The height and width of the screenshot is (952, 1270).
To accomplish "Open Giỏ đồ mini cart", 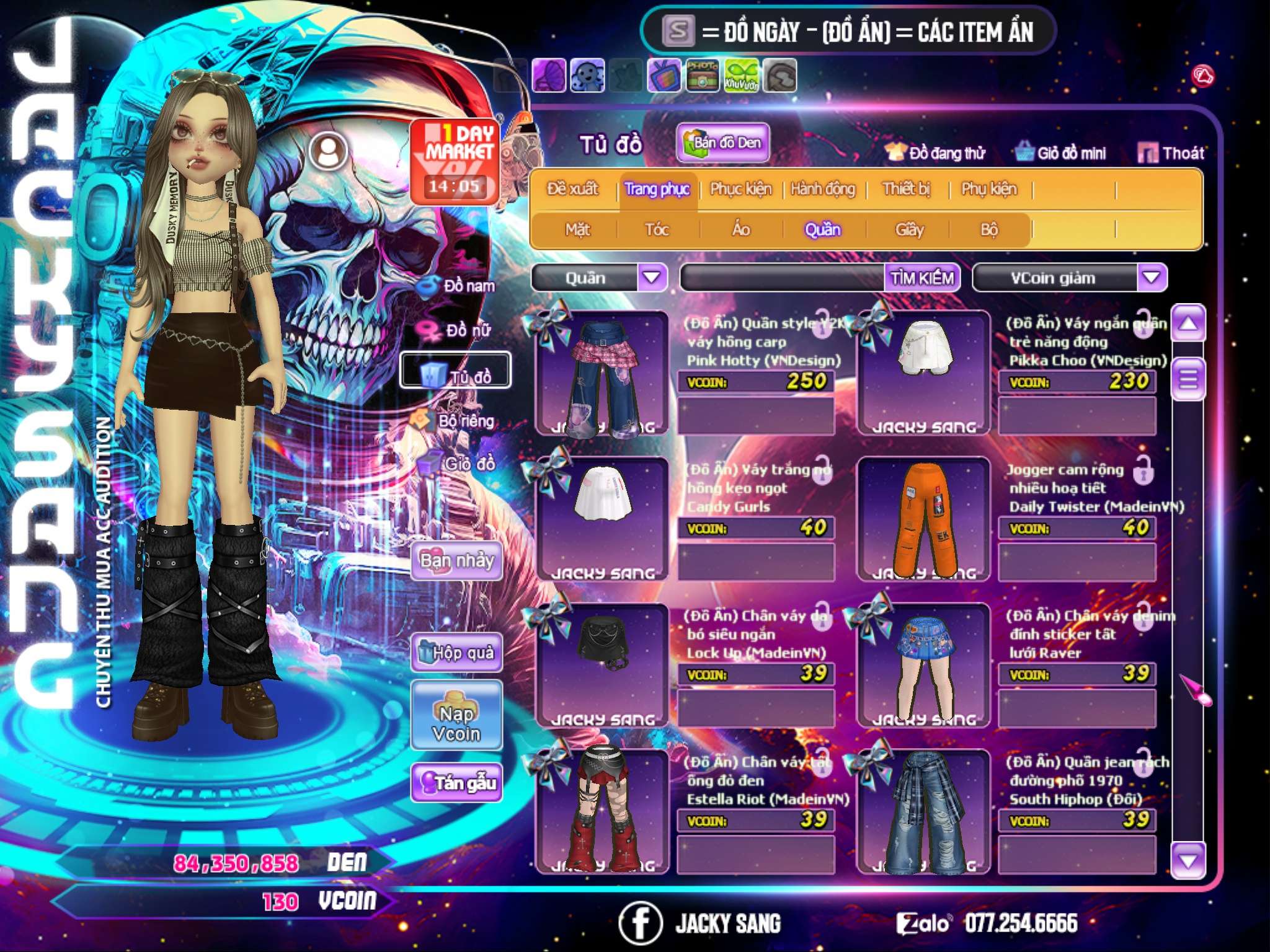I will tap(1061, 153).
